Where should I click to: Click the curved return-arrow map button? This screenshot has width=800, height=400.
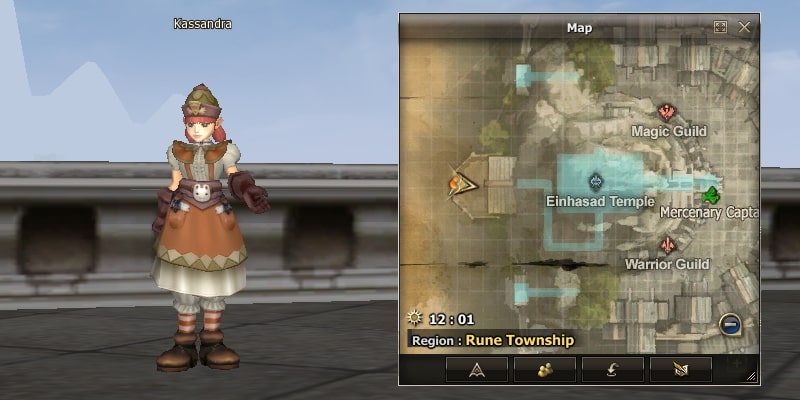click(x=612, y=369)
